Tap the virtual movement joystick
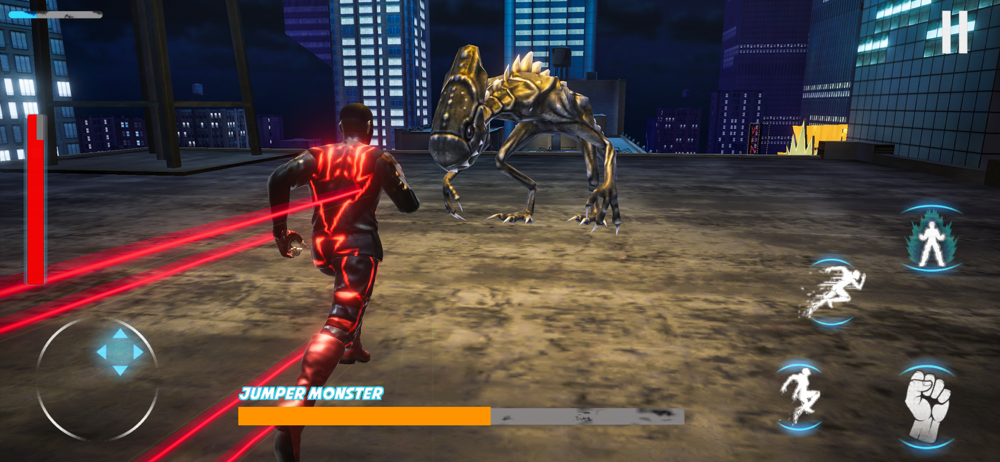Viewport: 1000px width, 462px height. [119, 352]
